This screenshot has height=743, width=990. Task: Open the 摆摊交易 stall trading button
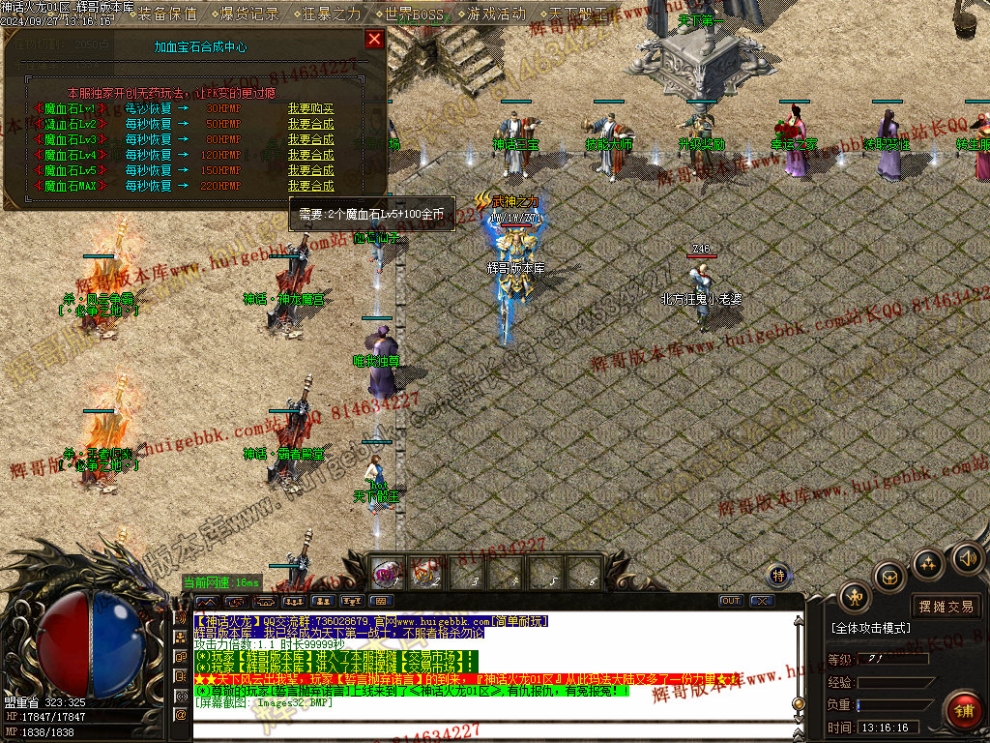[946, 606]
